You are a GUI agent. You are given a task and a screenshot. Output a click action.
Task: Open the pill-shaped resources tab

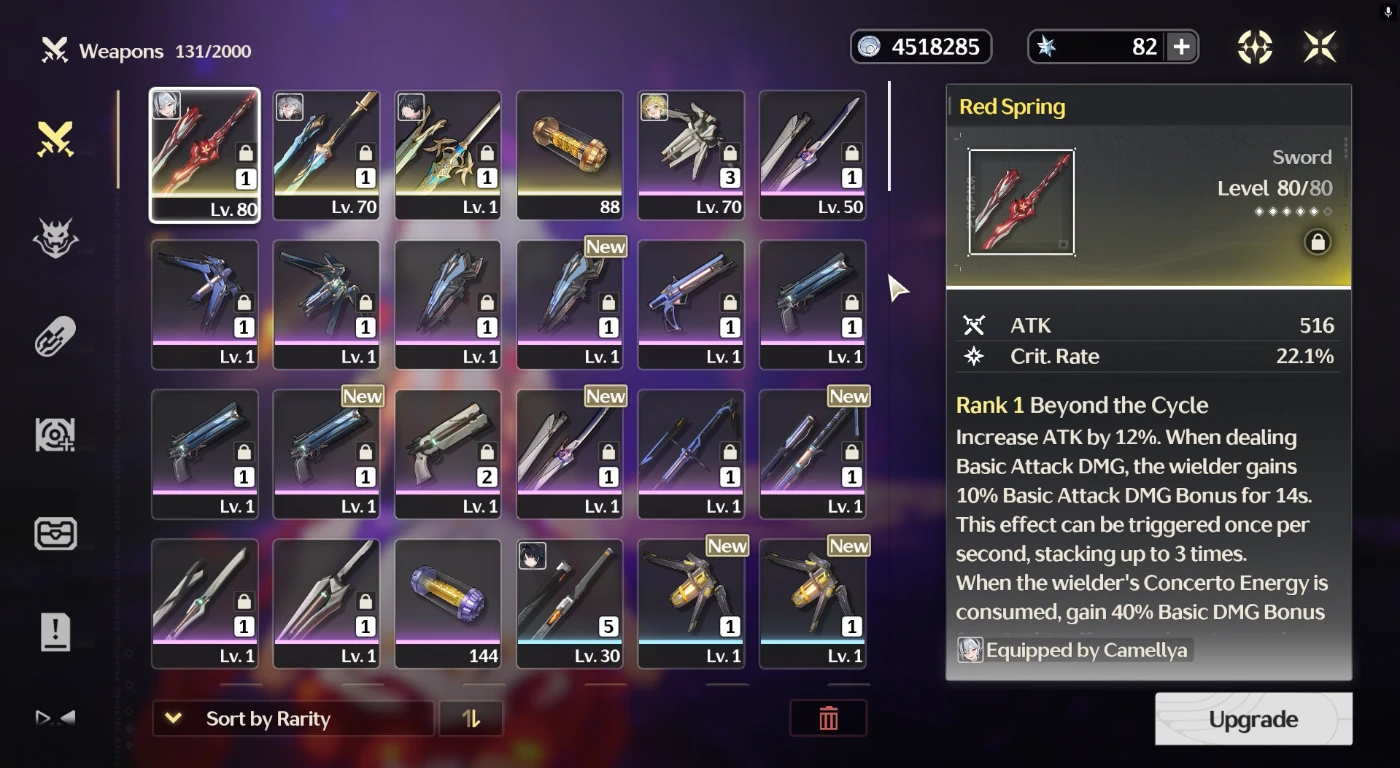pos(56,337)
